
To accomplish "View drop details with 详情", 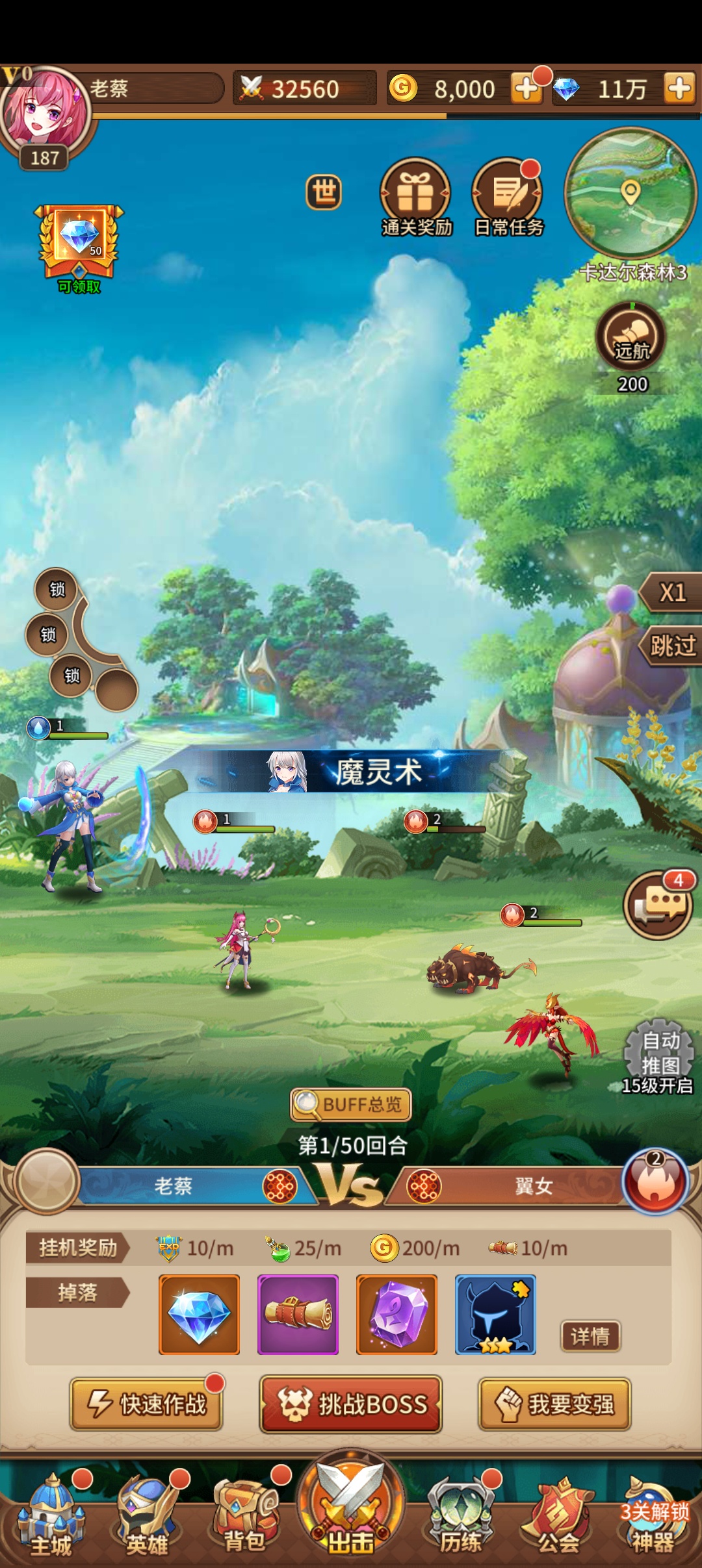I will click(590, 1336).
